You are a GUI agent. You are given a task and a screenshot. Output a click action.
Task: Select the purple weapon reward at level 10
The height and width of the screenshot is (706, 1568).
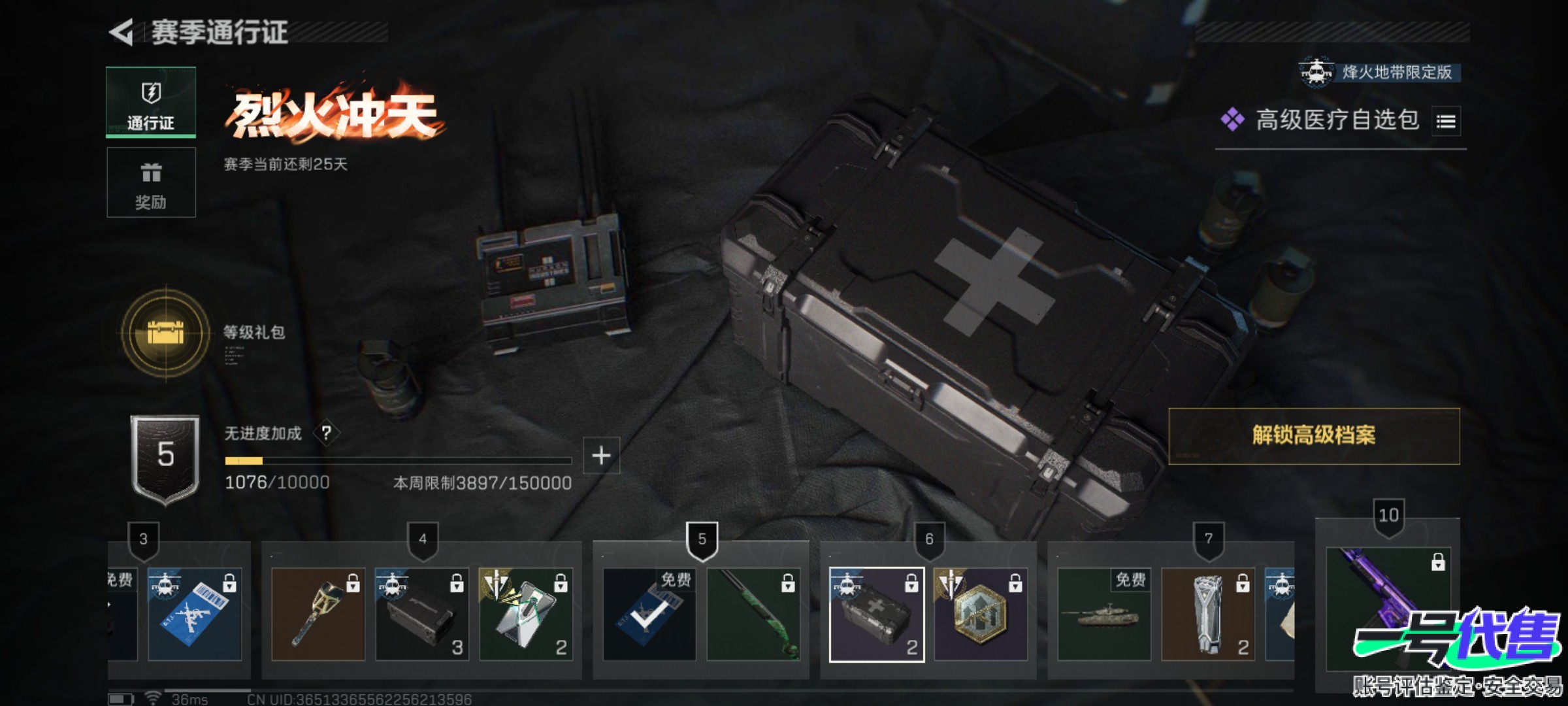[1388, 608]
